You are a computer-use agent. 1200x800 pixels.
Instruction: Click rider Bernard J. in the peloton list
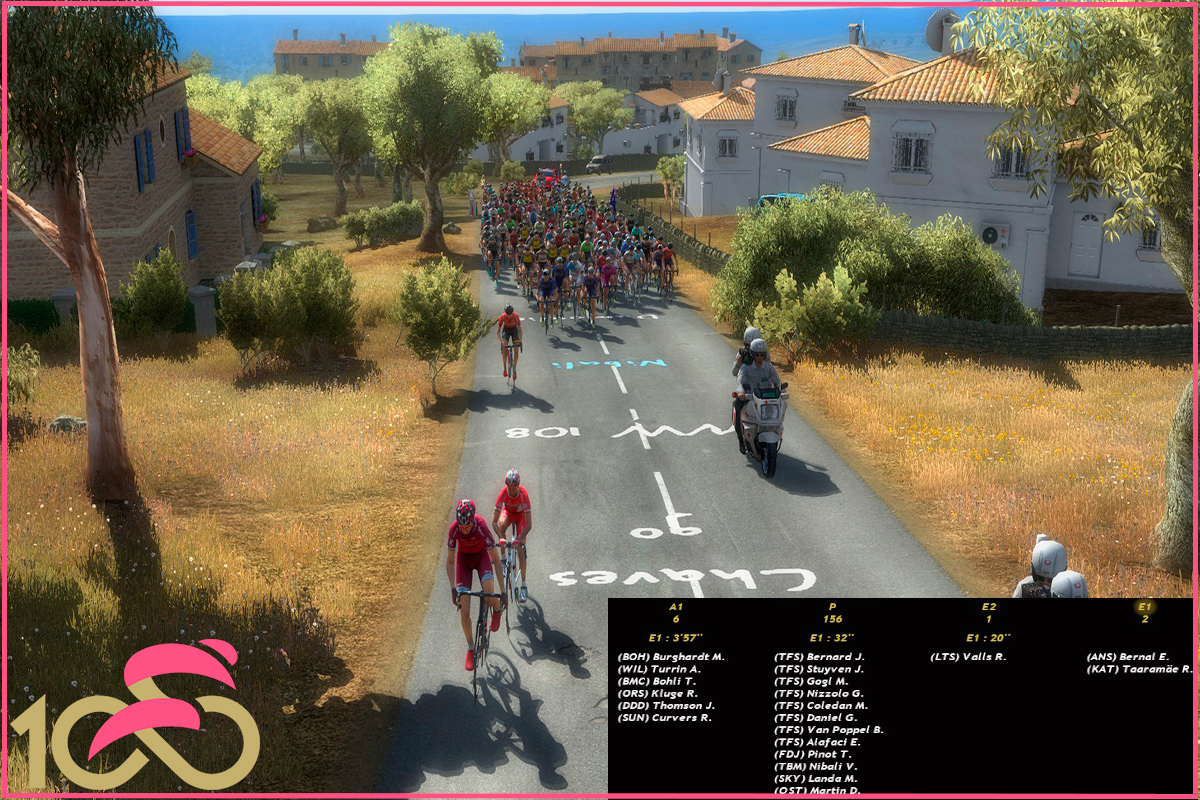819,656
